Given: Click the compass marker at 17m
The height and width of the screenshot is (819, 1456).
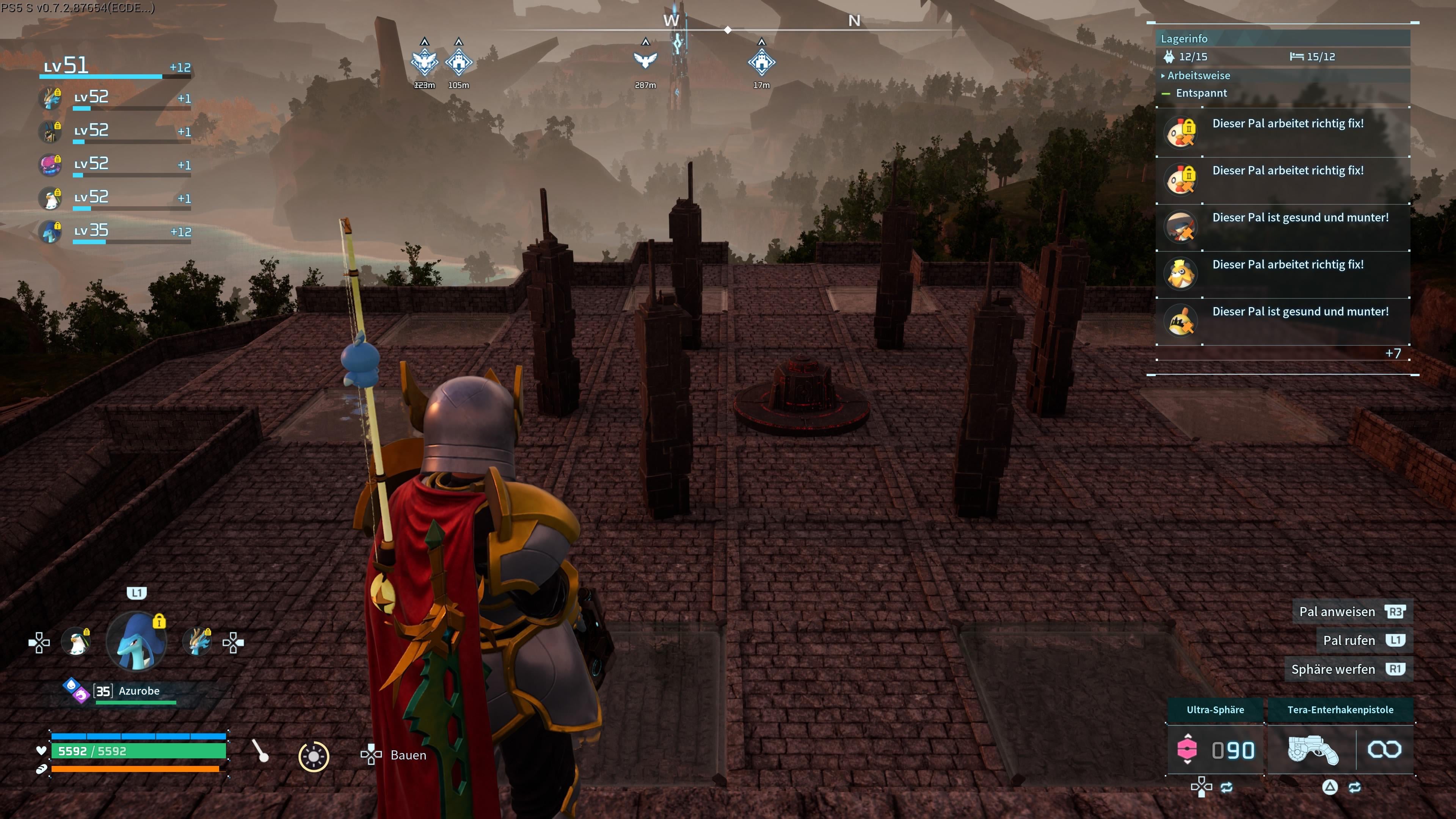Looking at the screenshot, I should coord(761,62).
